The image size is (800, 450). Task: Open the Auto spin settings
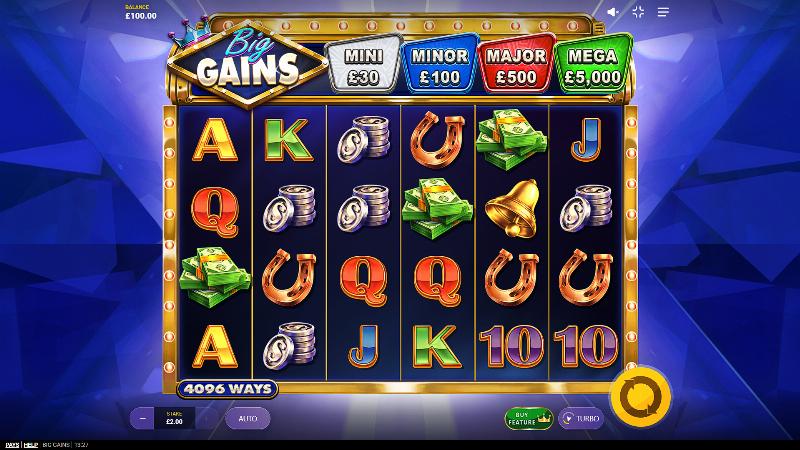tap(247, 418)
